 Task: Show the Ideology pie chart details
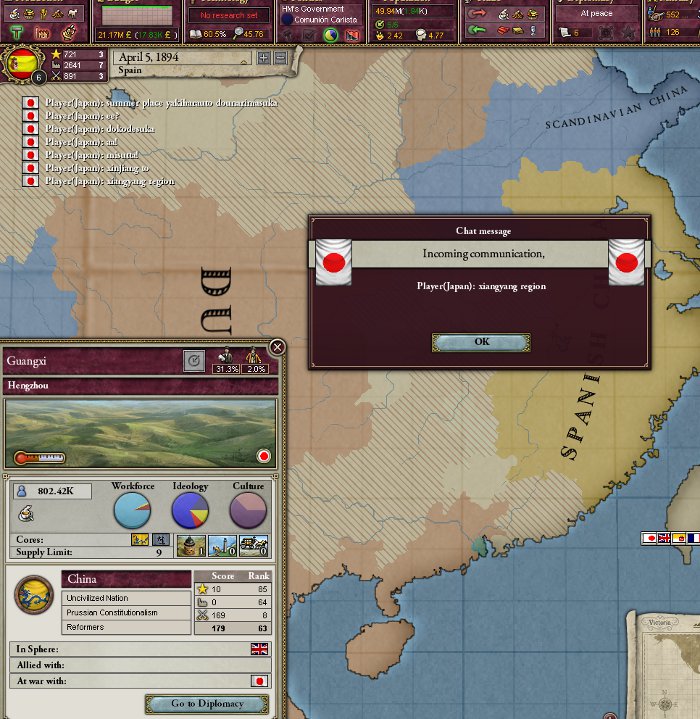point(190,510)
